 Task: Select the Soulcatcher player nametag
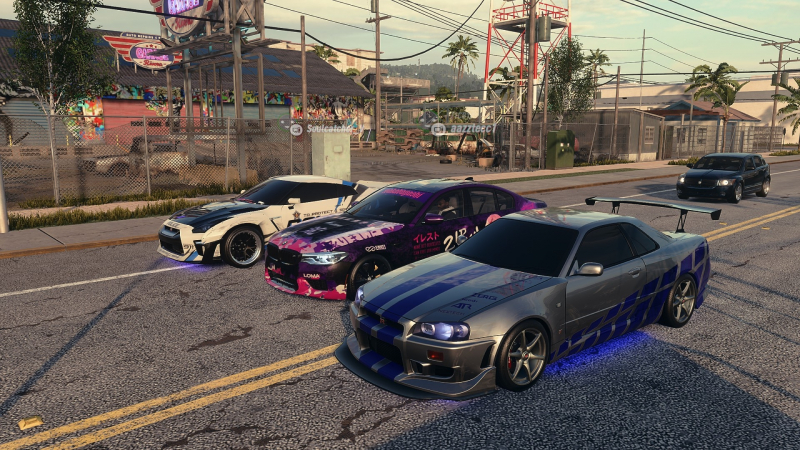click(322, 128)
